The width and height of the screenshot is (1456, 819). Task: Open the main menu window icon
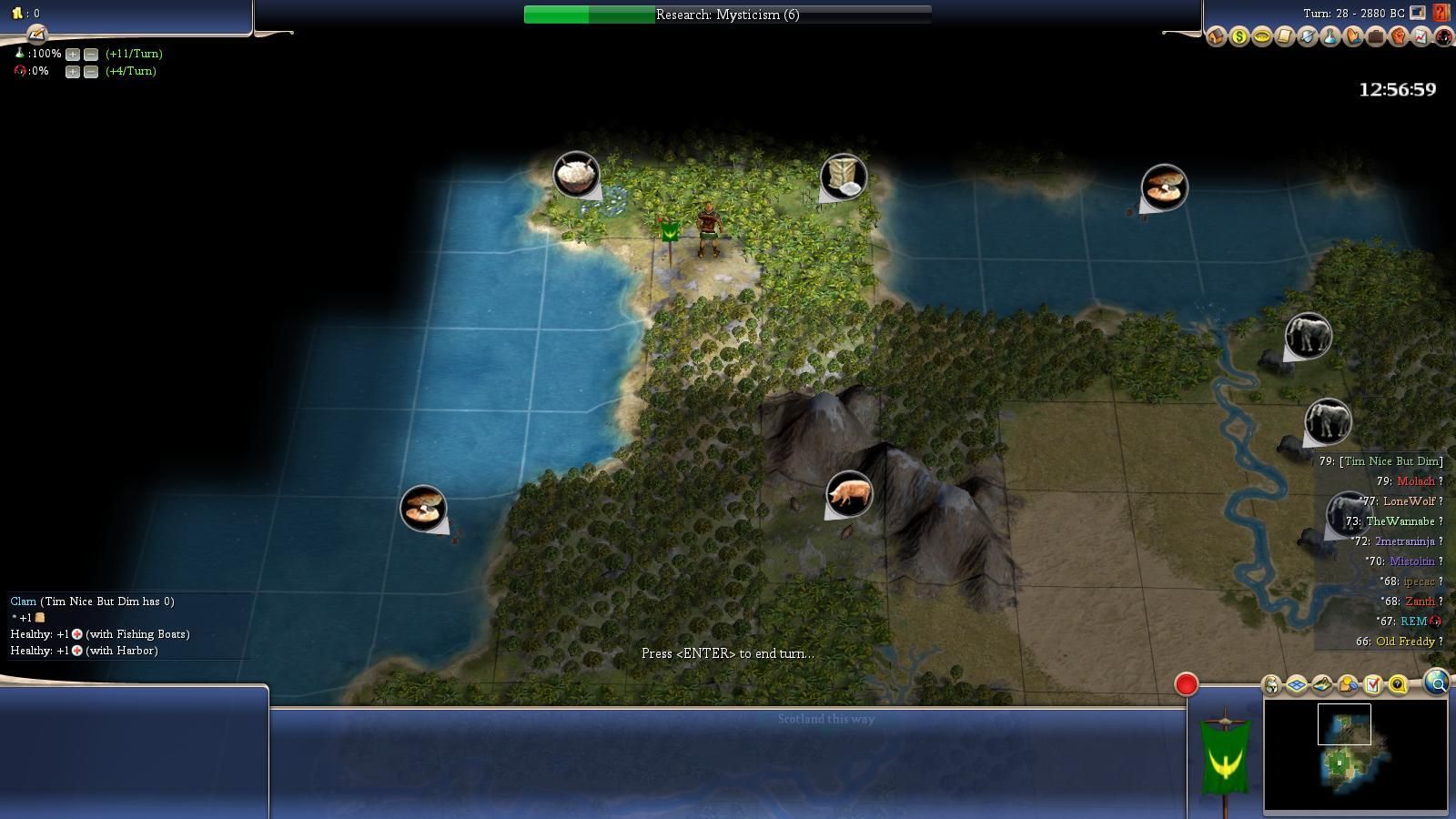point(1418,13)
